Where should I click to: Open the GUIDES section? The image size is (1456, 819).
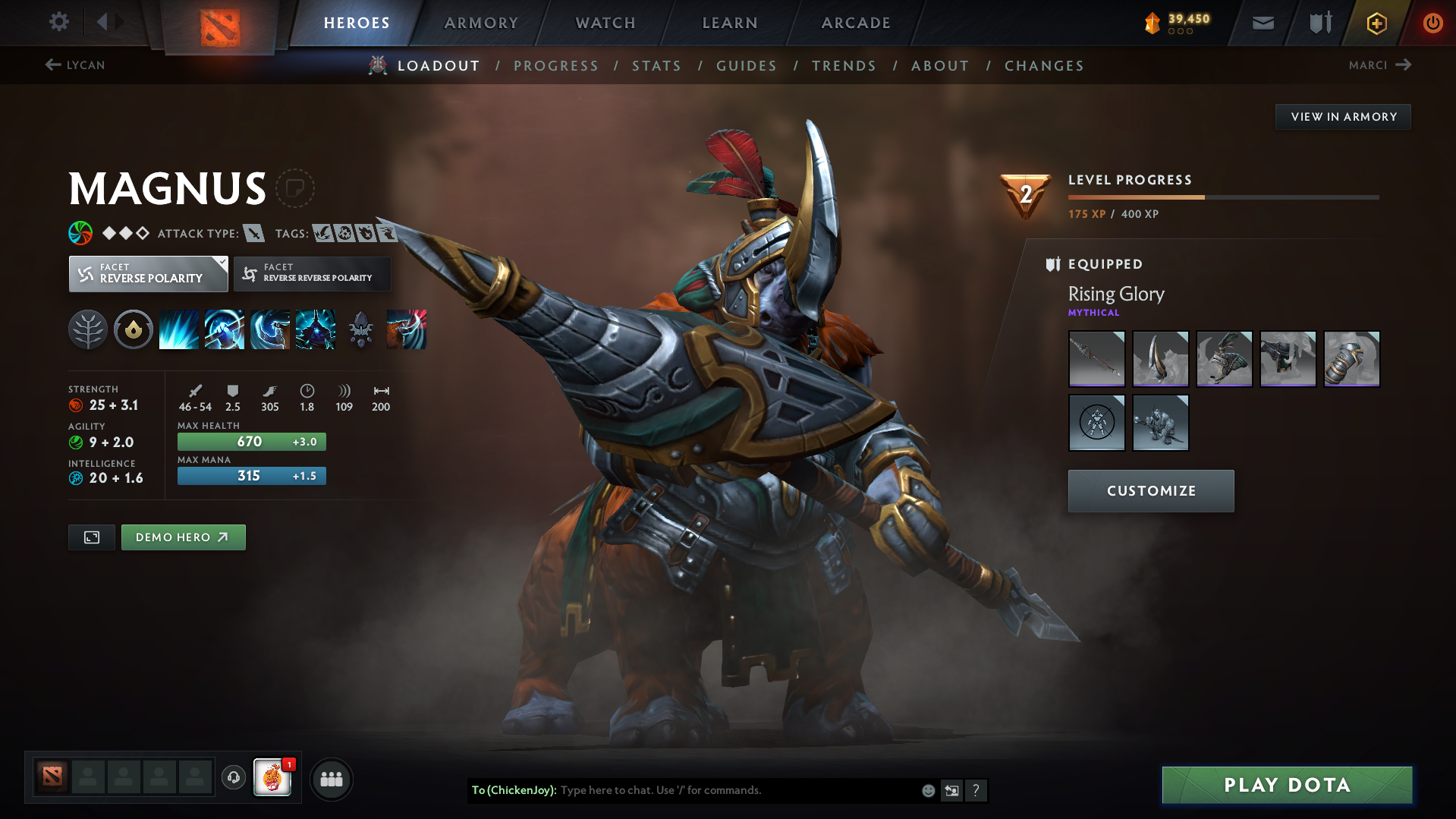point(746,65)
